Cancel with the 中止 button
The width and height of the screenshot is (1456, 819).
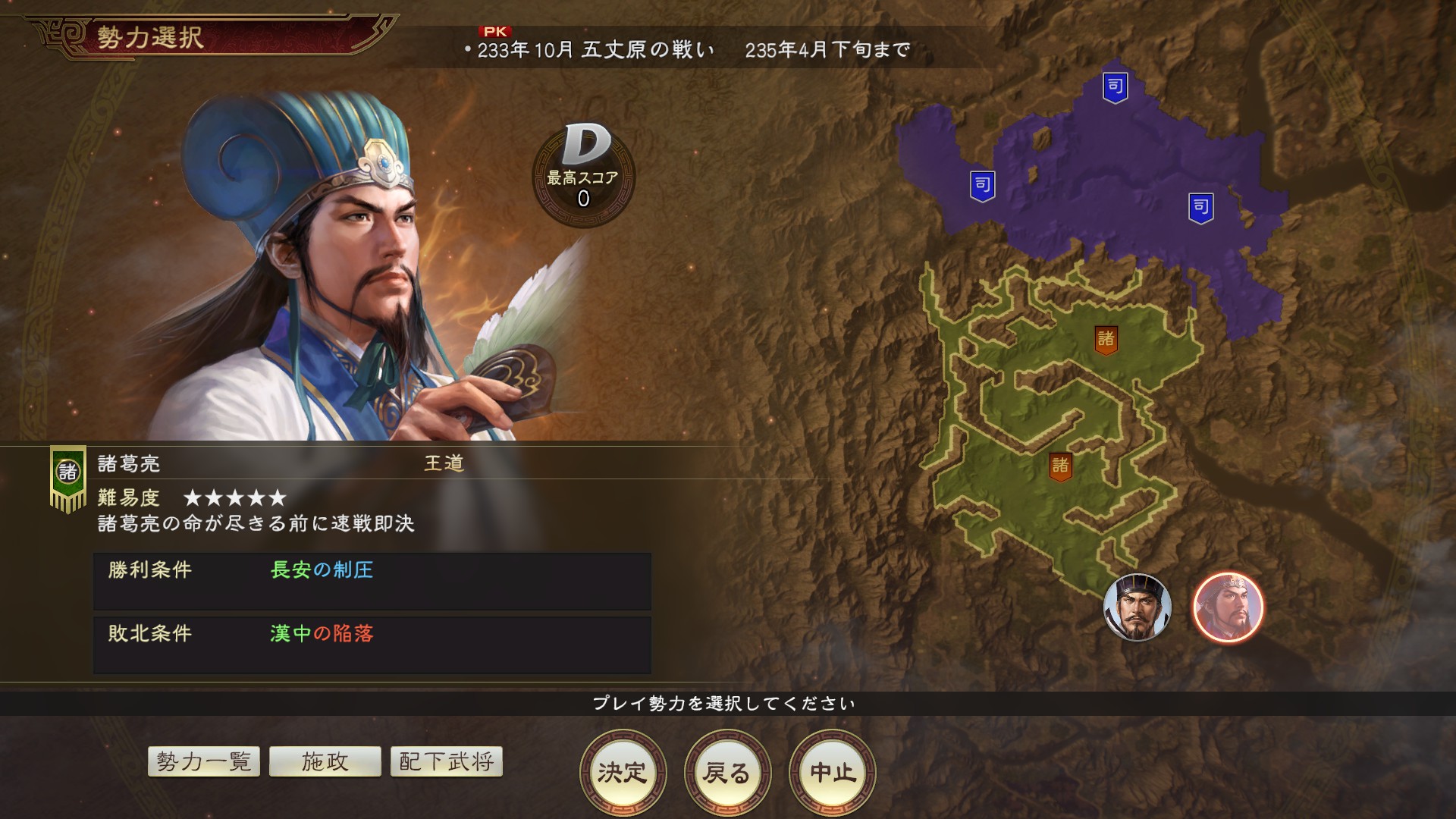coord(832,772)
